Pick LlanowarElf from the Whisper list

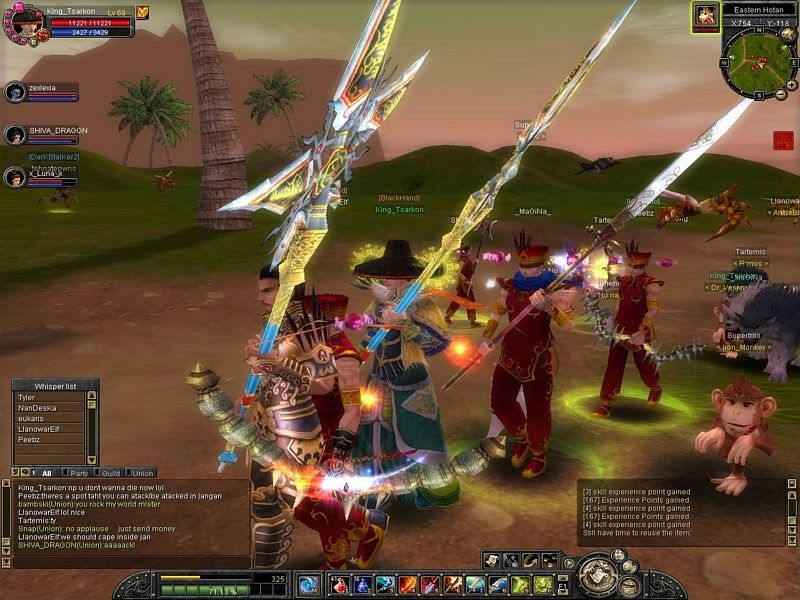[x=48, y=428]
